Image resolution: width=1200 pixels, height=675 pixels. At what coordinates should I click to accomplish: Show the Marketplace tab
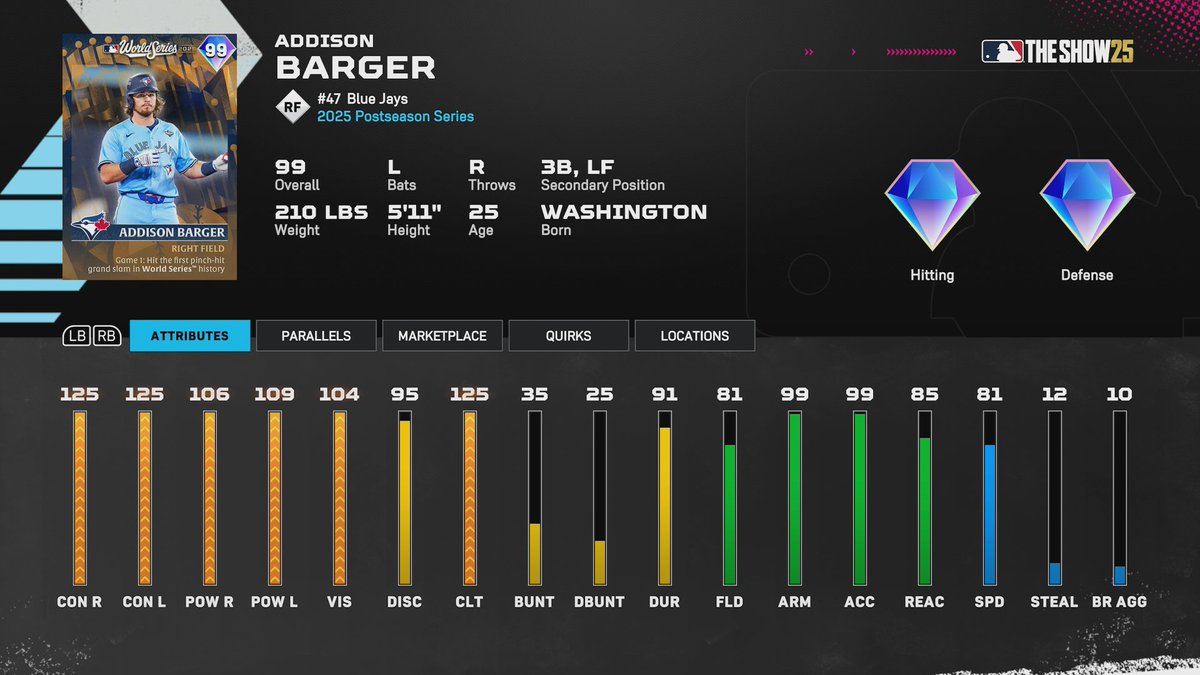point(442,336)
